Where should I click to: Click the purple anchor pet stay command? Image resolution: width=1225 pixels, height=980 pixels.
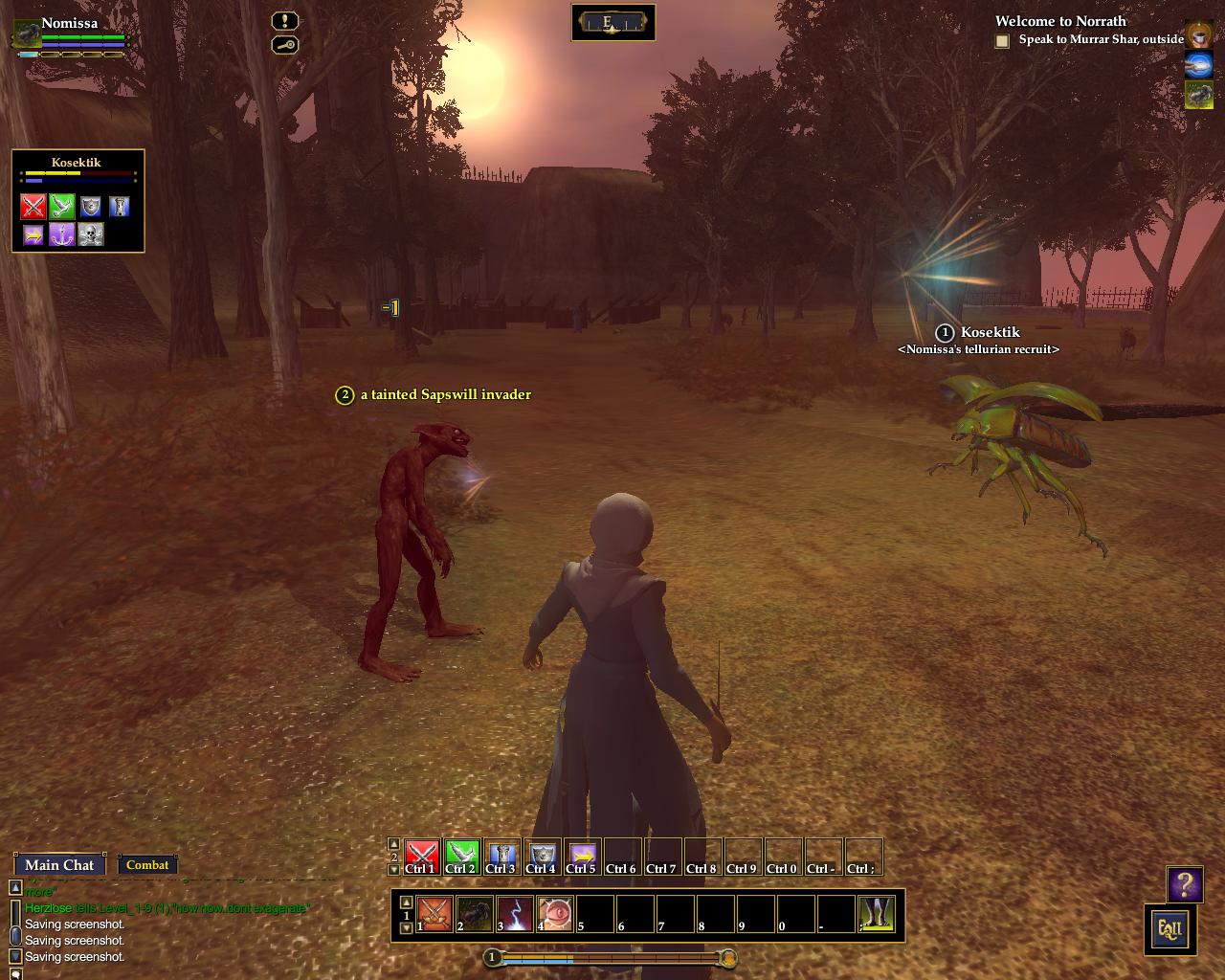tap(62, 234)
